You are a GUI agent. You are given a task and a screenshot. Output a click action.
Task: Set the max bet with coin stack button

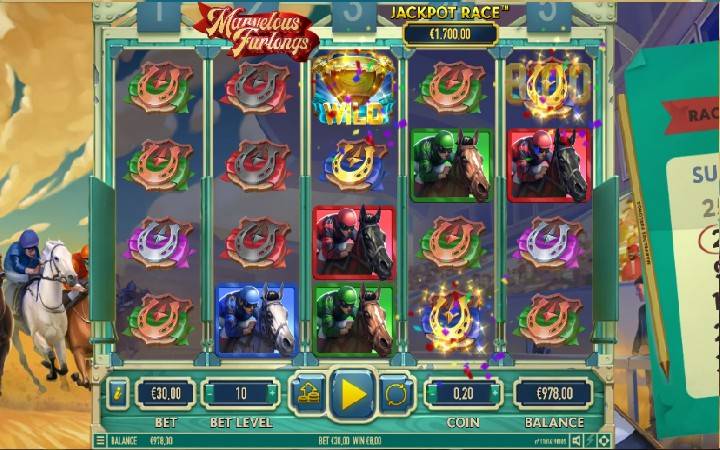tap(308, 393)
